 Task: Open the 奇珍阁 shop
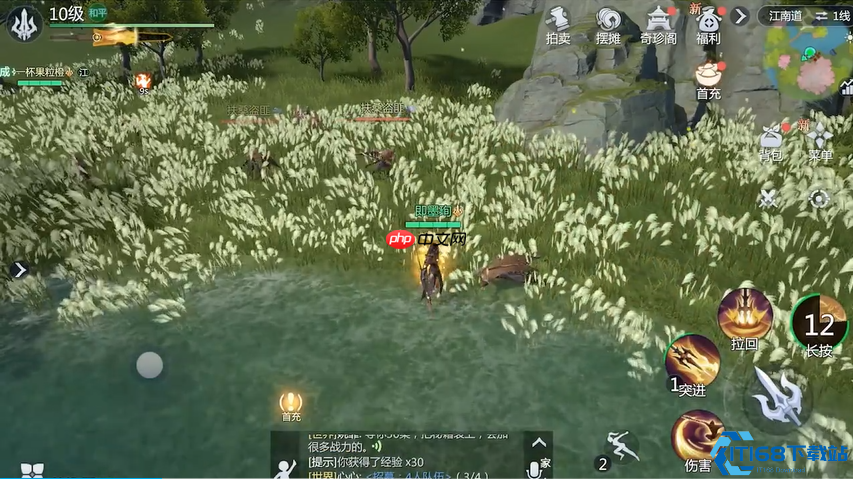click(658, 23)
